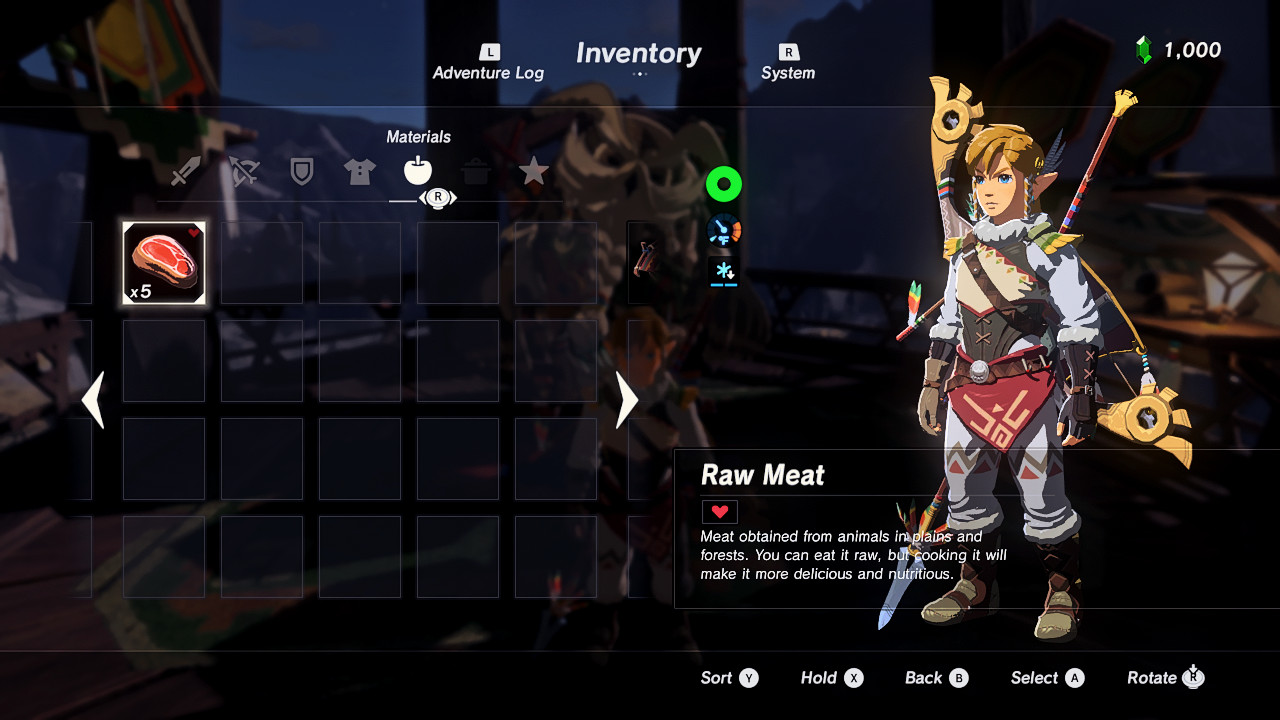The width and height of the screenshot is (1280, 720).
Task: Open the bow inventory category
Action: pos(243,170)
